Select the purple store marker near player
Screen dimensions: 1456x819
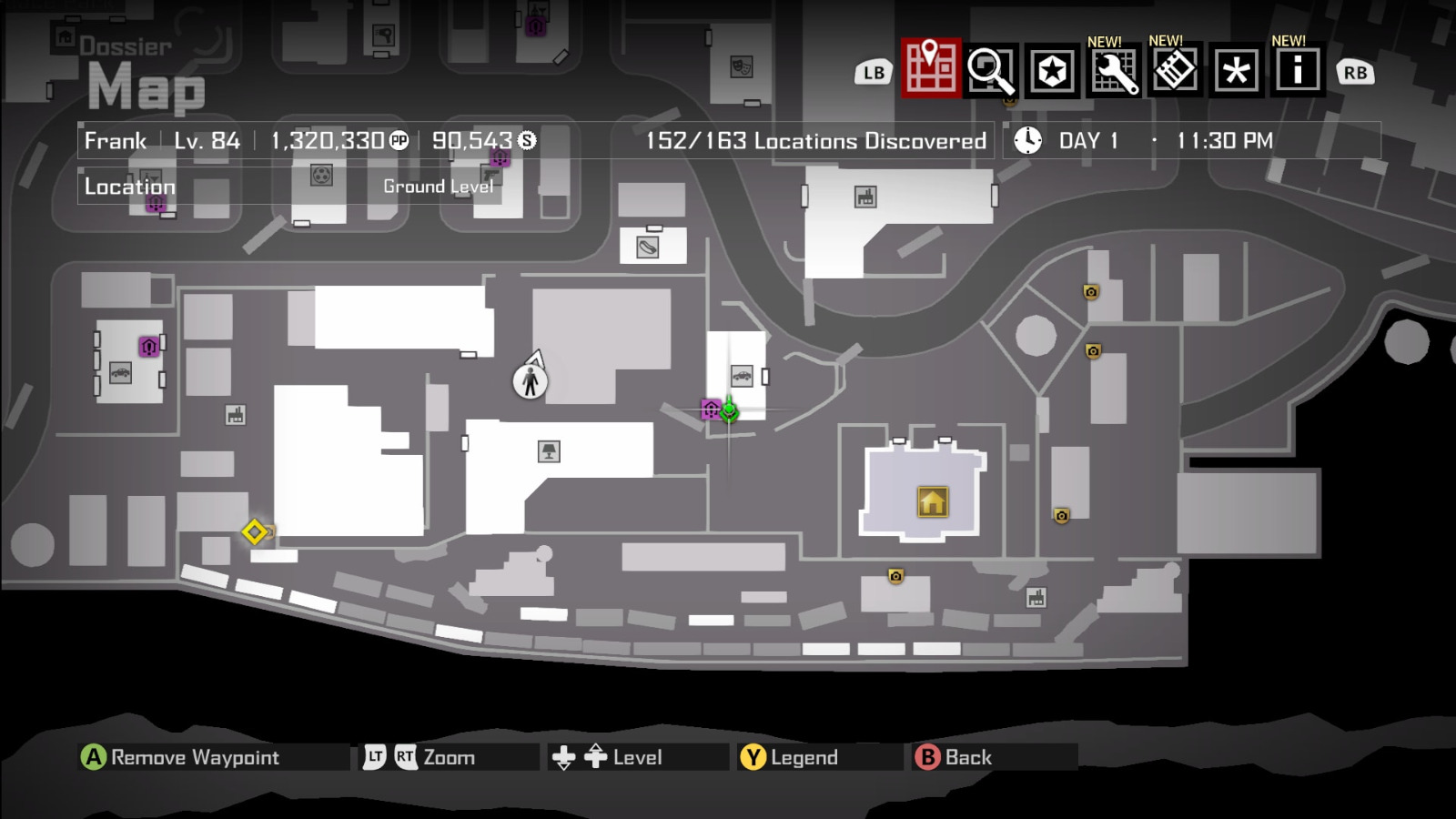(710, 410)
